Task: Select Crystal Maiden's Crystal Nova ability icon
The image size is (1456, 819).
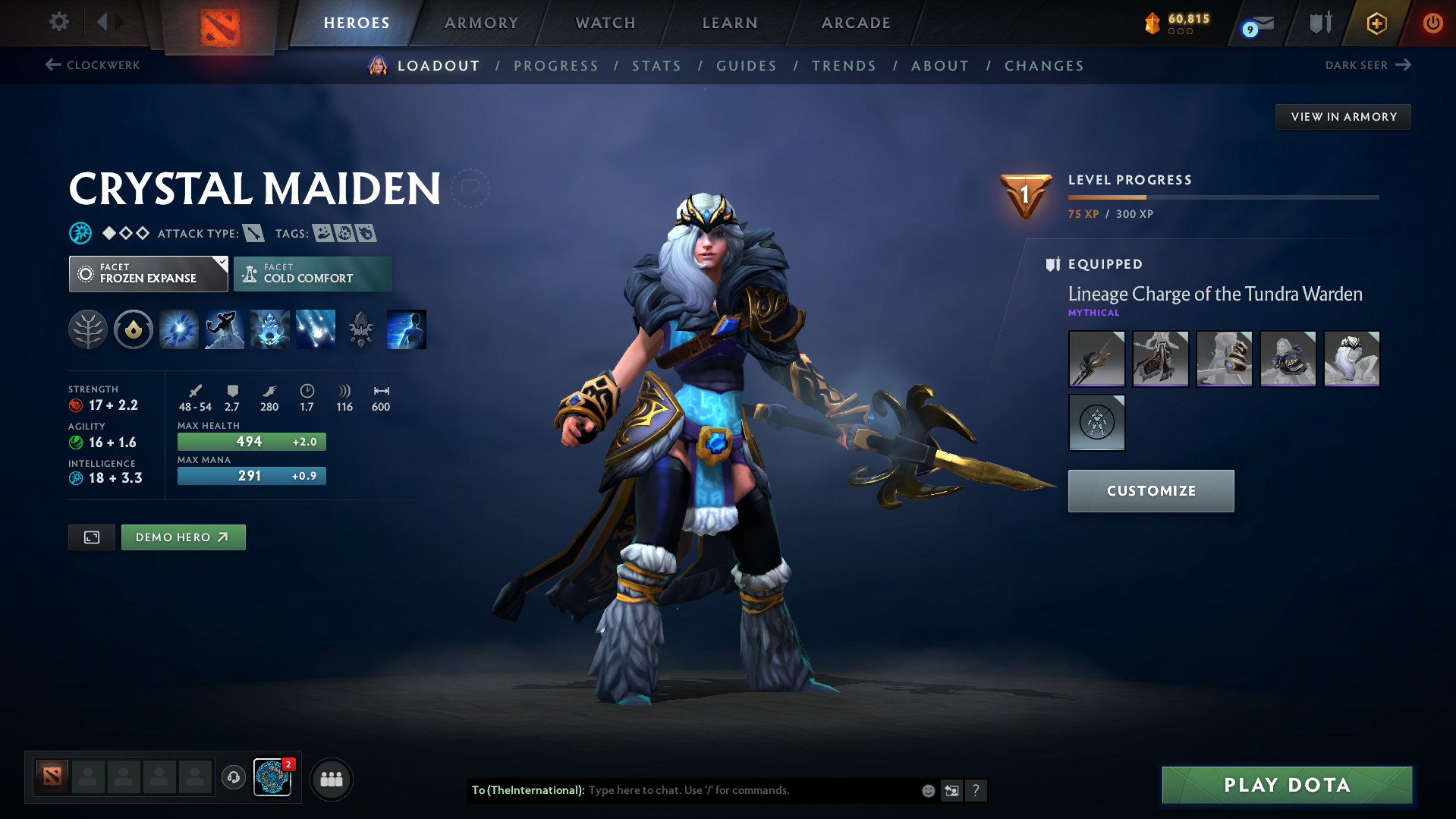Action: pyautogui.click(x=178, y=329)
